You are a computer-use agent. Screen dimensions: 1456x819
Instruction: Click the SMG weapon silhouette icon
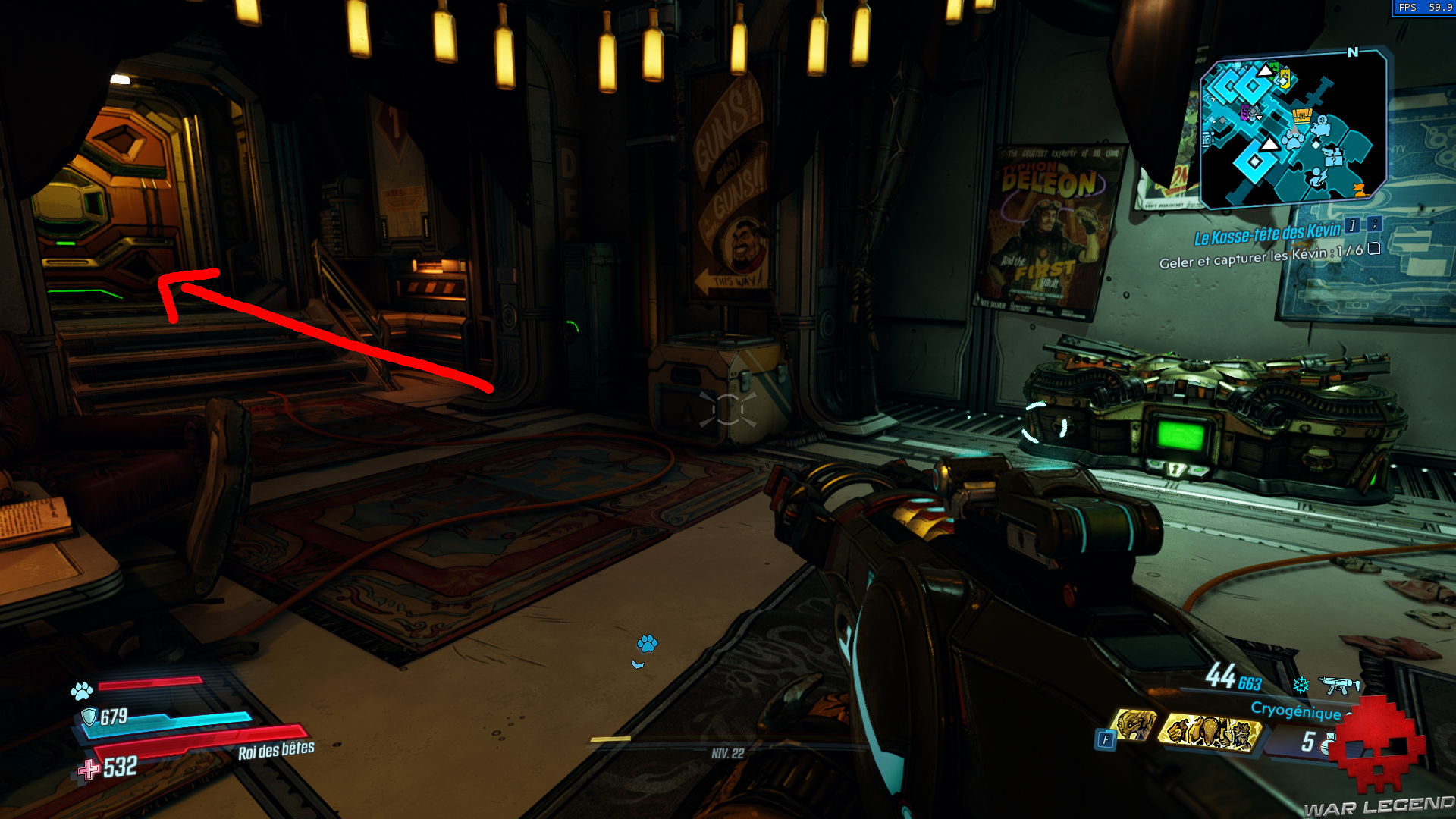[x=1339, y=685]
